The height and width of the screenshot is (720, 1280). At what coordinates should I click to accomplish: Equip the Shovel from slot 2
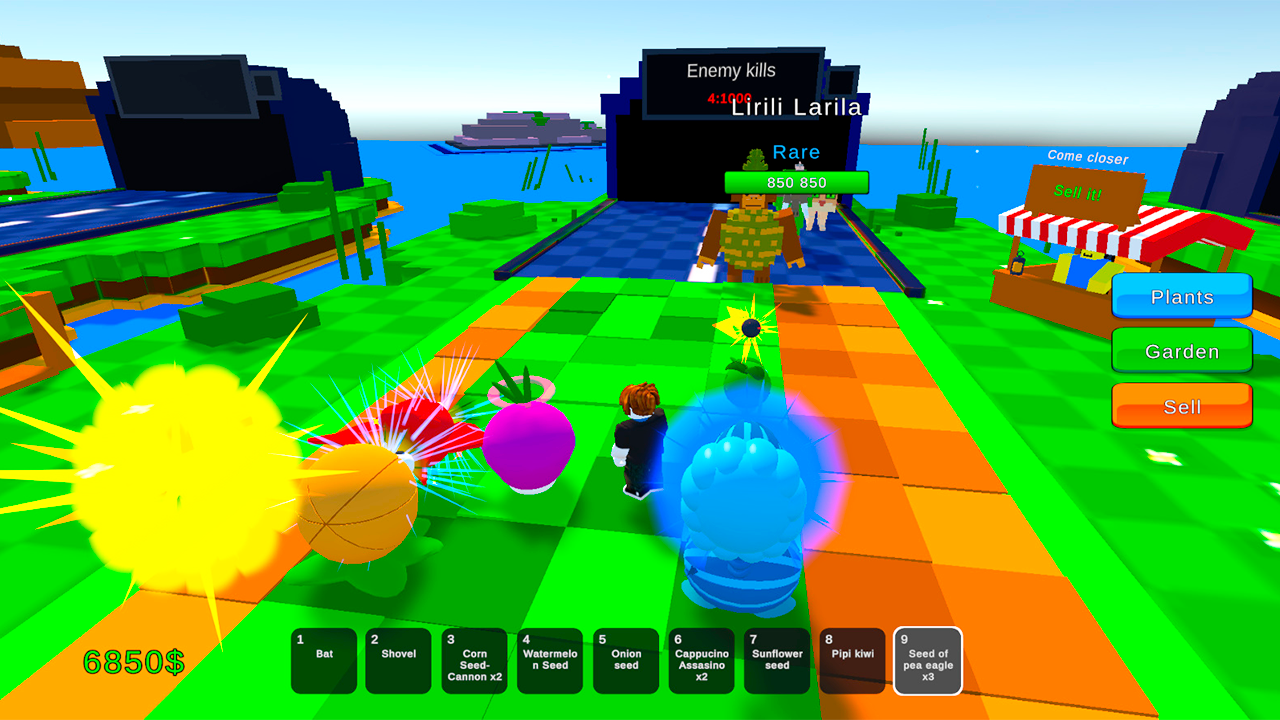coord(399,661)
